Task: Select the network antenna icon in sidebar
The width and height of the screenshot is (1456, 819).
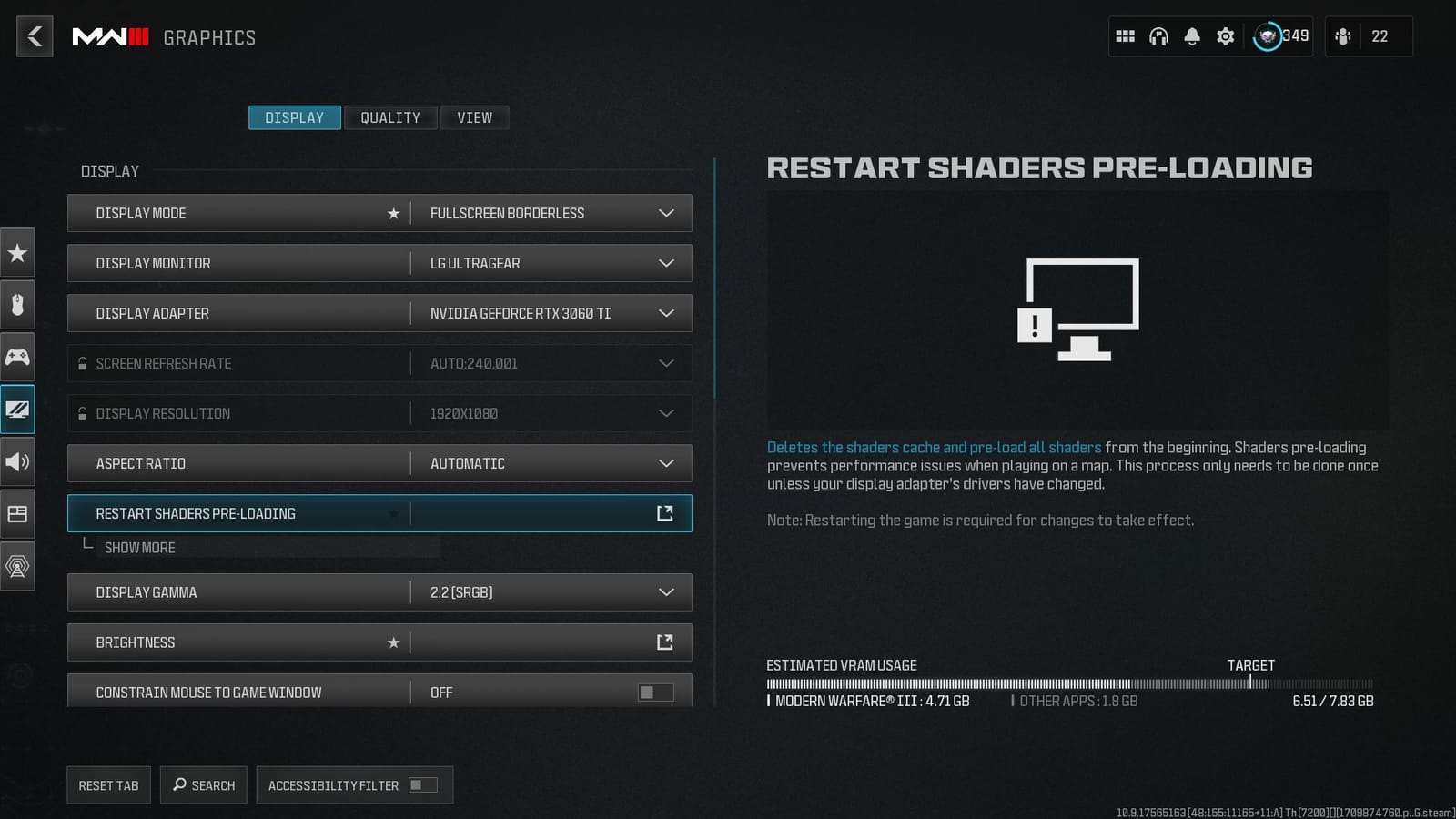Action: 17,565
